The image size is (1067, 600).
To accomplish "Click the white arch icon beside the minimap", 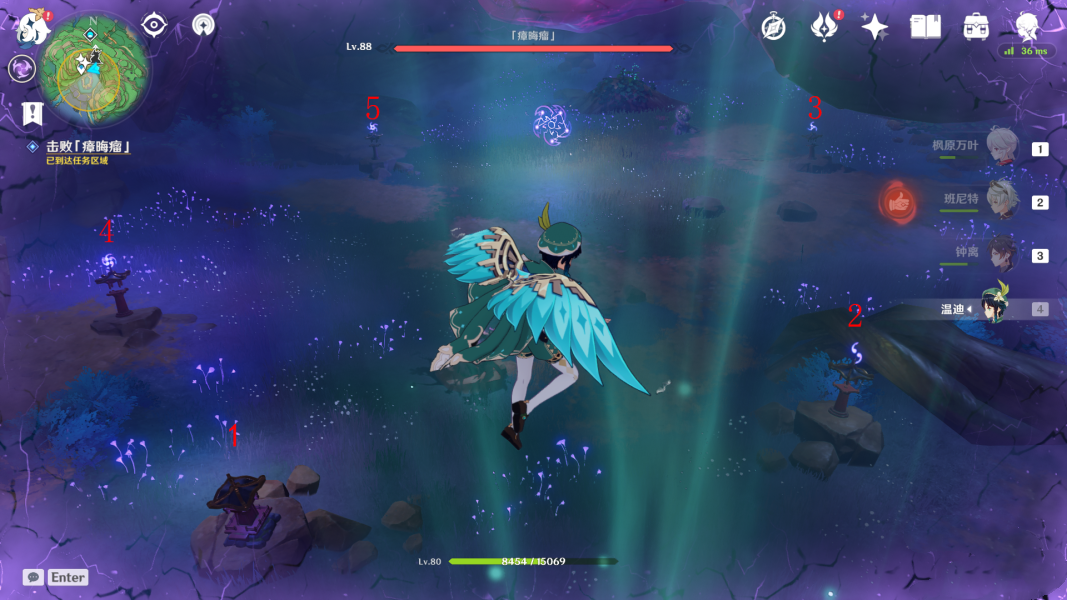I will tap(203, 25).
